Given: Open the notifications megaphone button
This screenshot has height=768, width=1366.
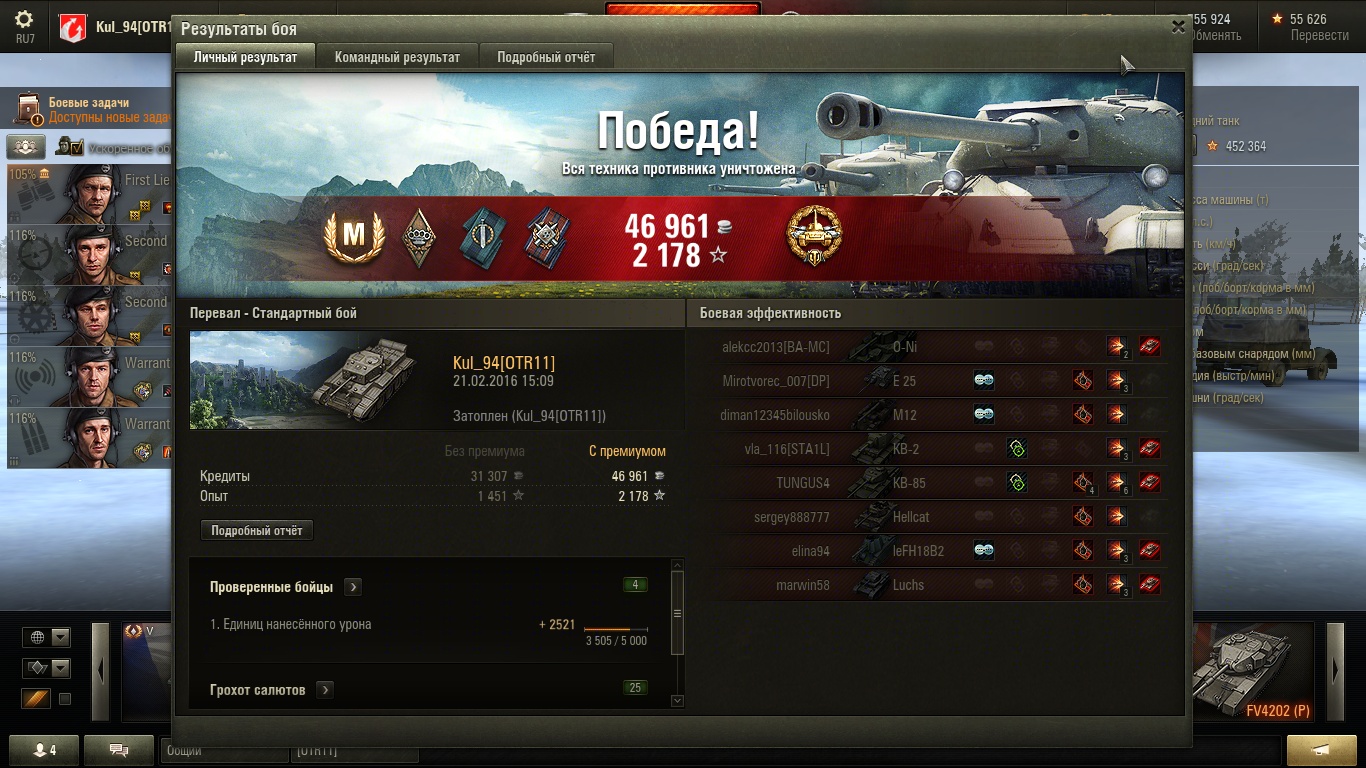Looking at the screenshot, I should coord(1321,750).
